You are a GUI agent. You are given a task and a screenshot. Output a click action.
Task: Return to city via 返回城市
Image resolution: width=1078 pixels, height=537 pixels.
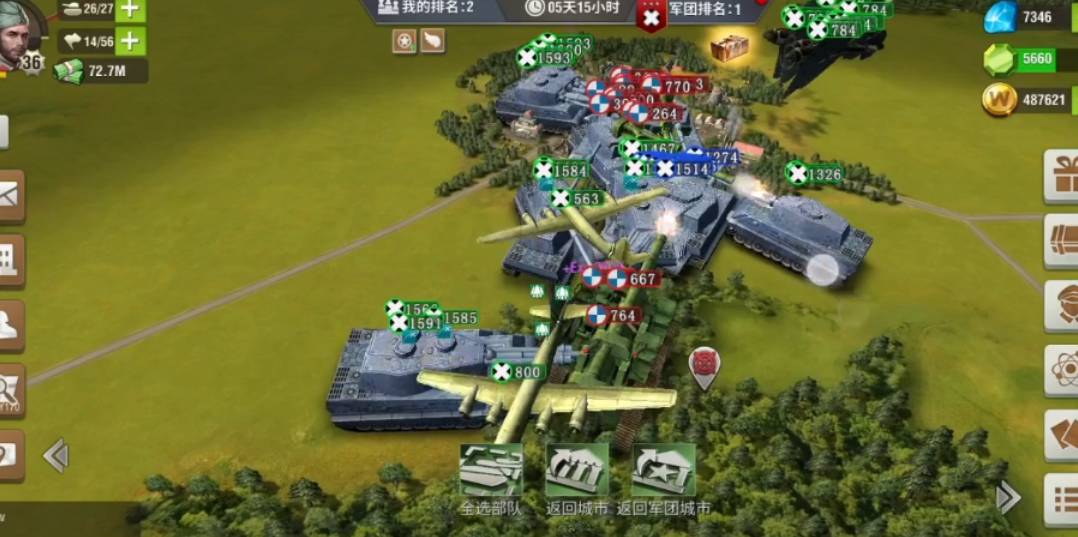click(577, 471)
